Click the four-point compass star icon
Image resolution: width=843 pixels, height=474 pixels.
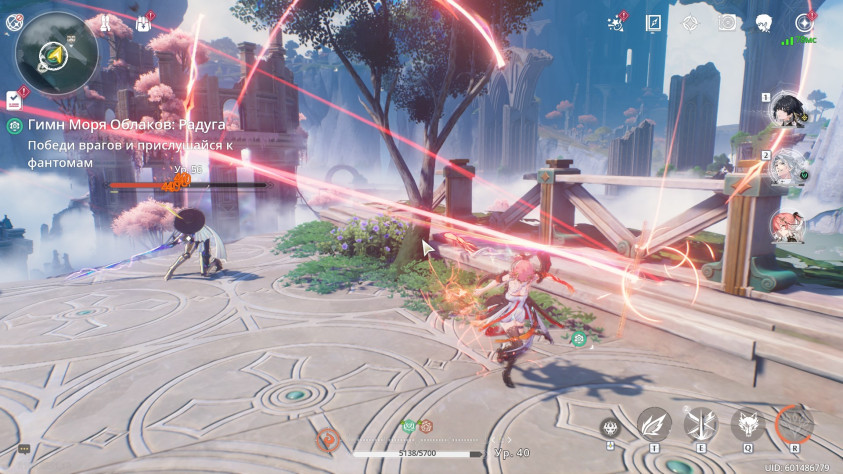[690, 22]
